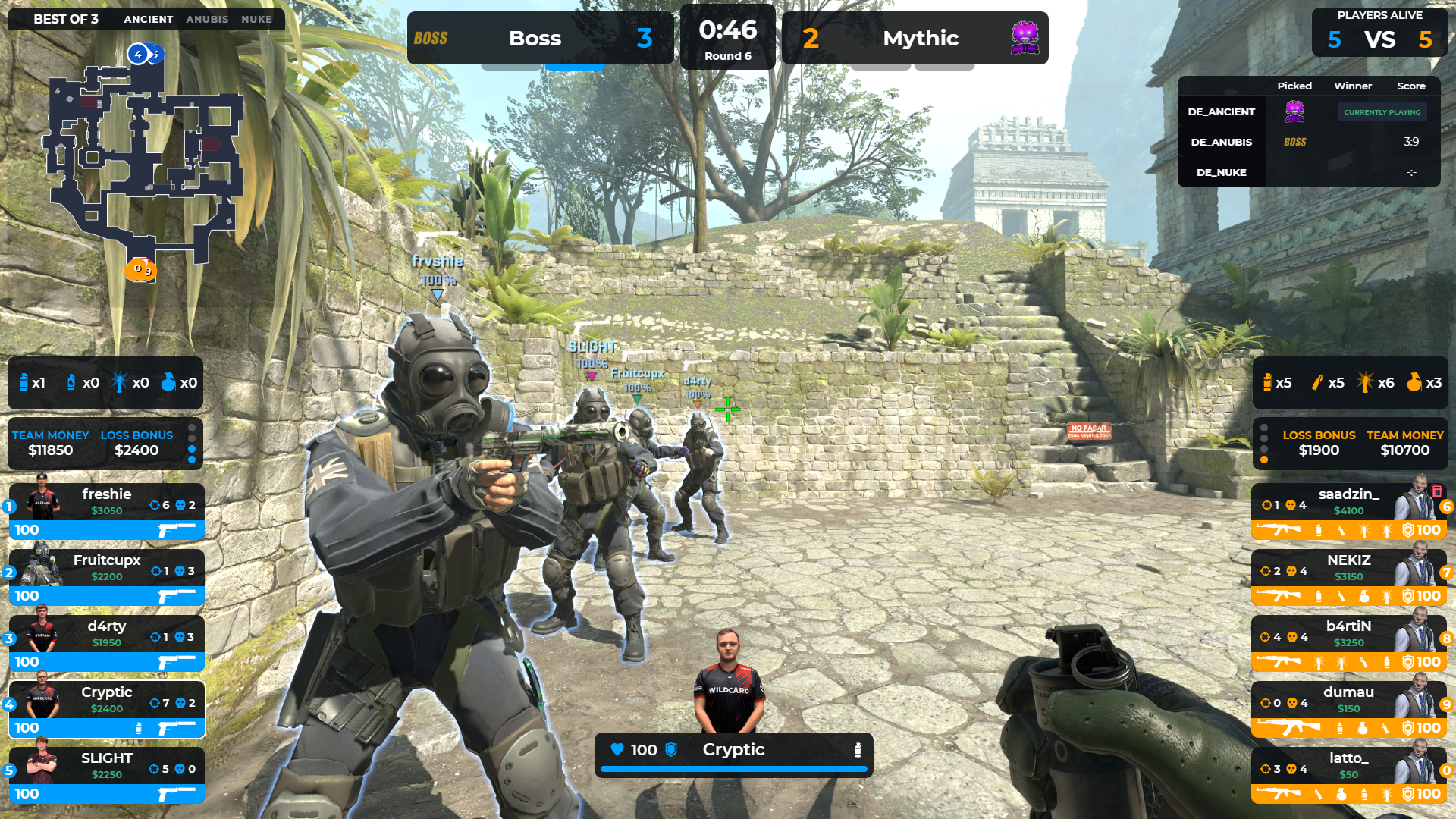Screen dimensions: 1456x819
Task: Select the DE_ANCIENT map row
Action: (x=1308, y=111)
